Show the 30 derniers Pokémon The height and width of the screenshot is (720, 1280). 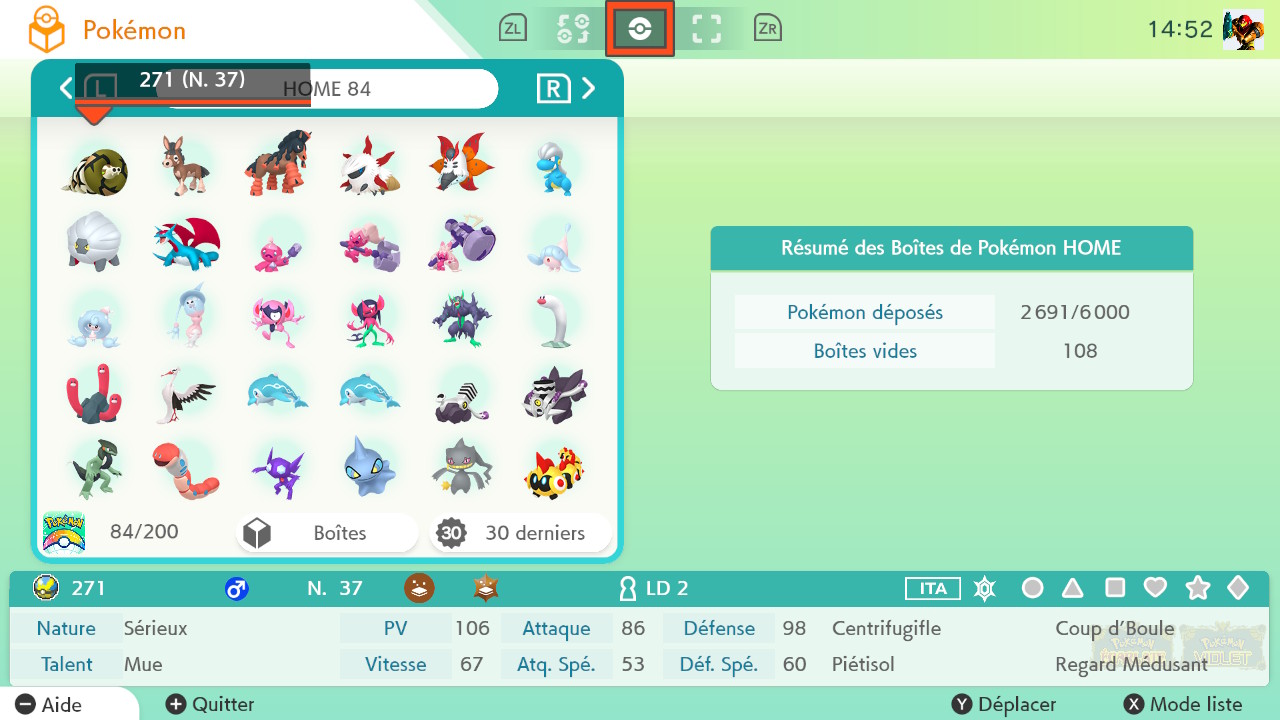click(x=521, y=533)
